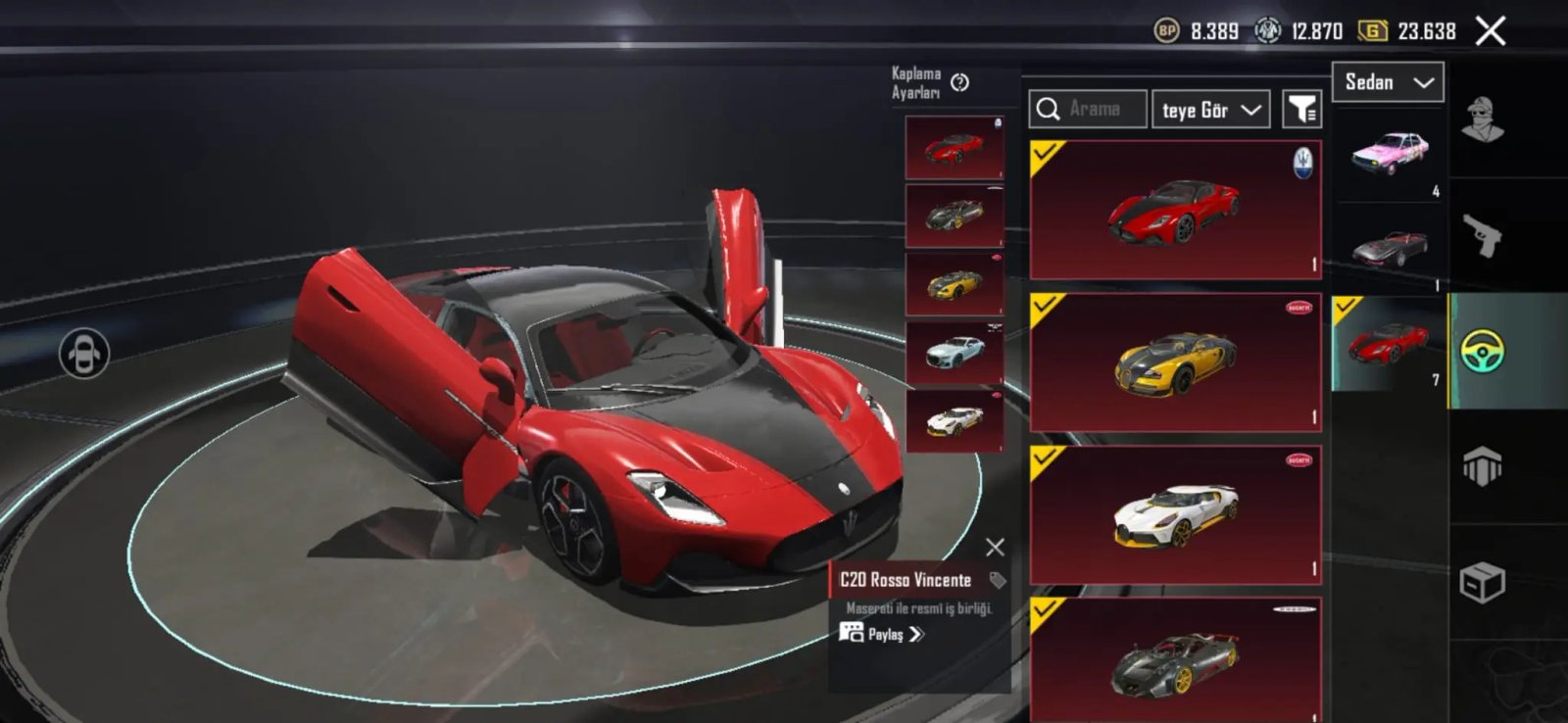1568x723 pixels.
Task: Switch to the steering wheel vehicles tab
Action: [1483, 351]
